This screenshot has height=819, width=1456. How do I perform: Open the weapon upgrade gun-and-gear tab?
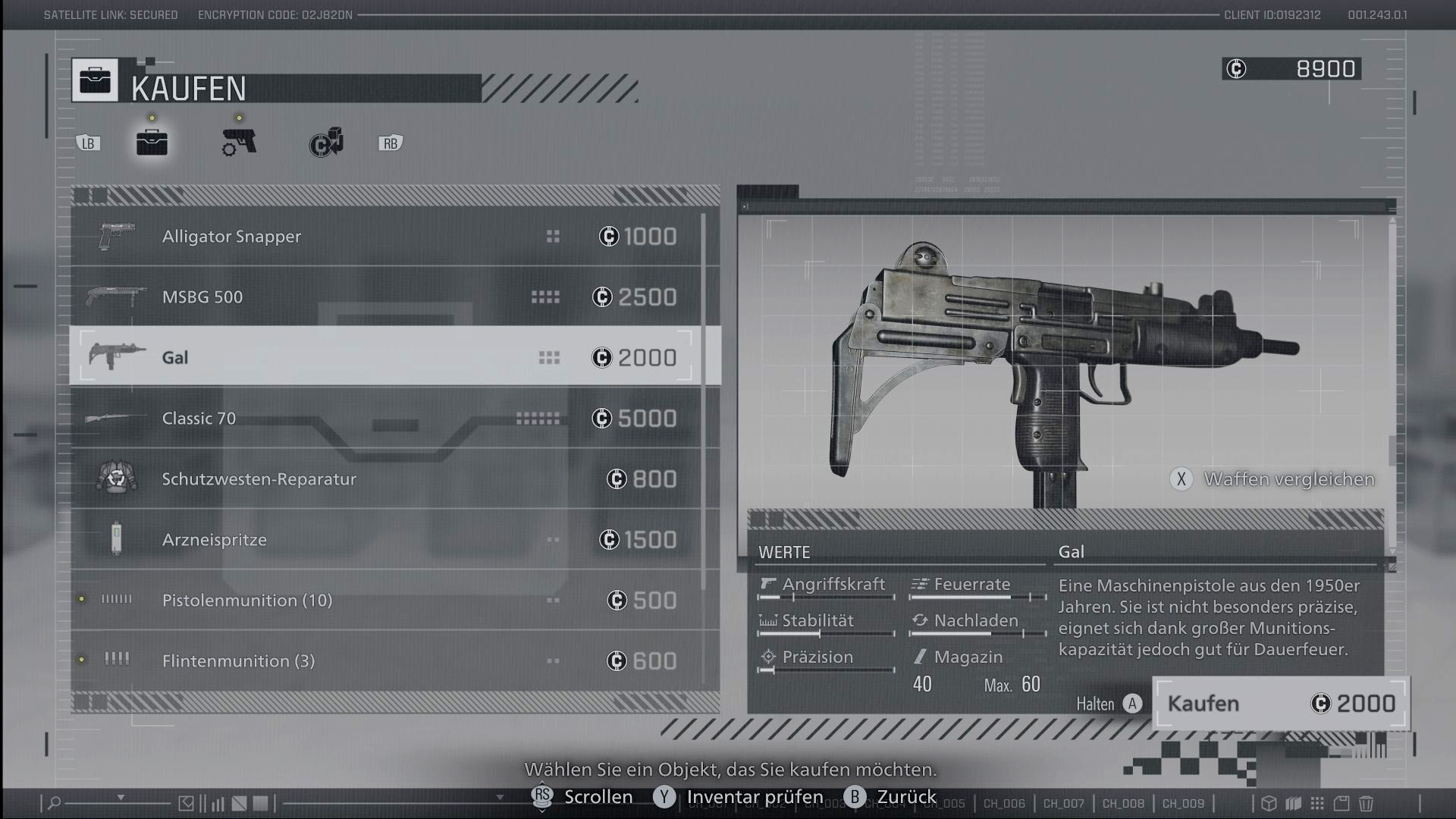pyautogui.click(x=239, y=142)
